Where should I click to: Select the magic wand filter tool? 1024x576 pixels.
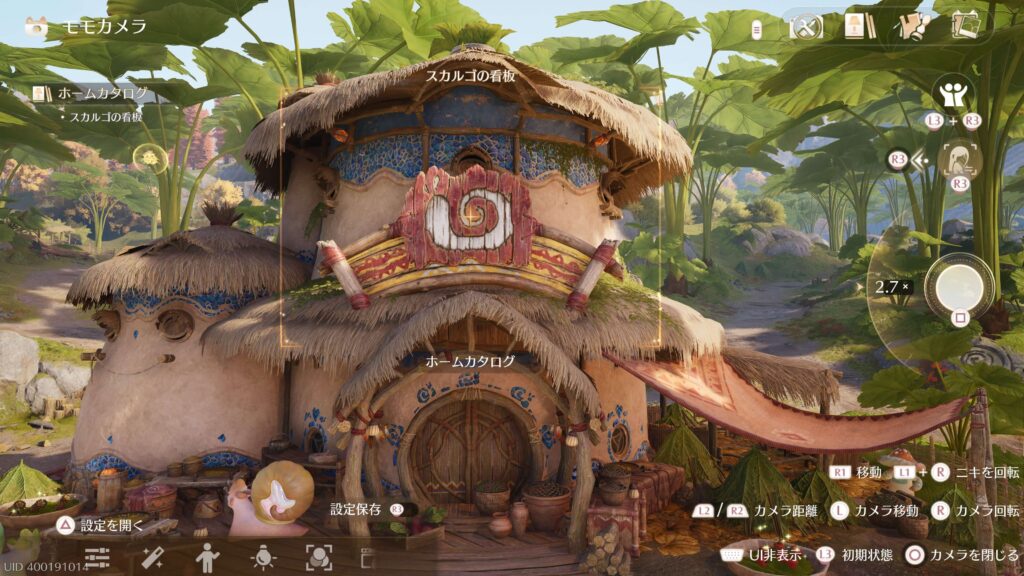pos(153,558)
